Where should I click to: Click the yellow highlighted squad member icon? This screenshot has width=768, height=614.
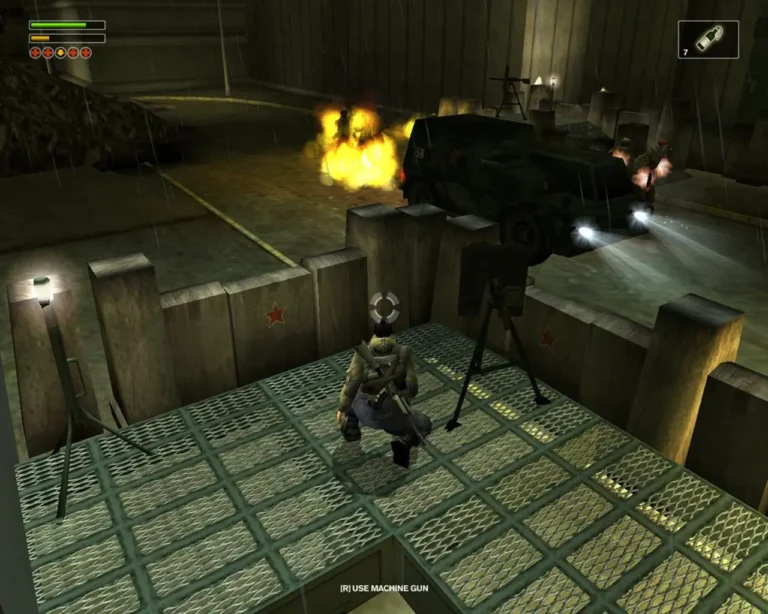61,52
